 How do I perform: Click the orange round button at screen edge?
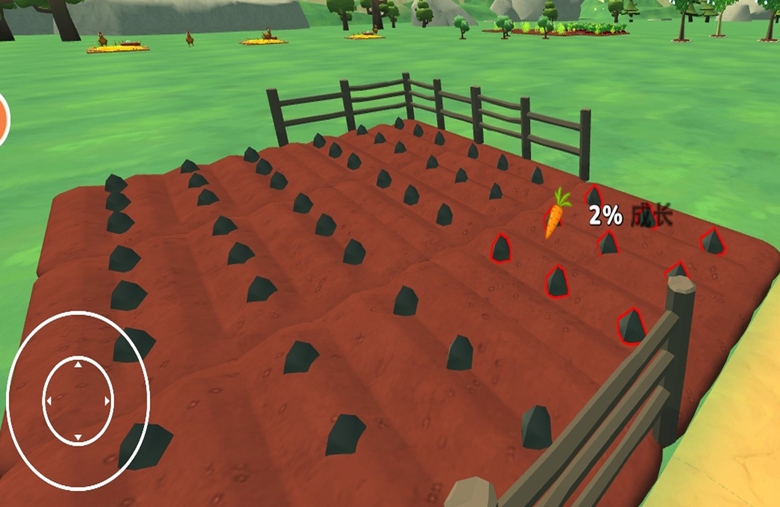[x=3, y=119]
